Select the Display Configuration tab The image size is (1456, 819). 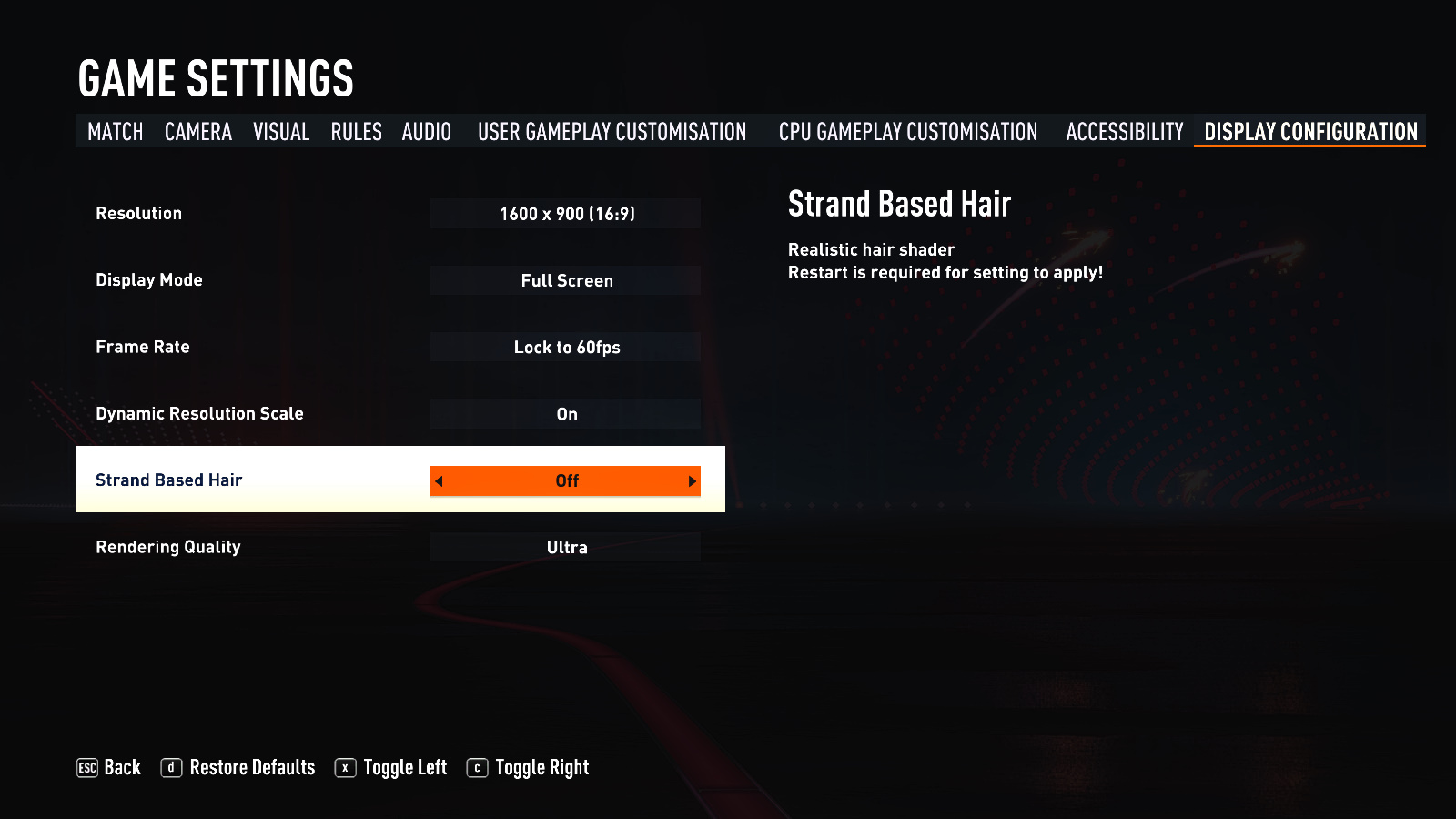(x=1310, y=132)
